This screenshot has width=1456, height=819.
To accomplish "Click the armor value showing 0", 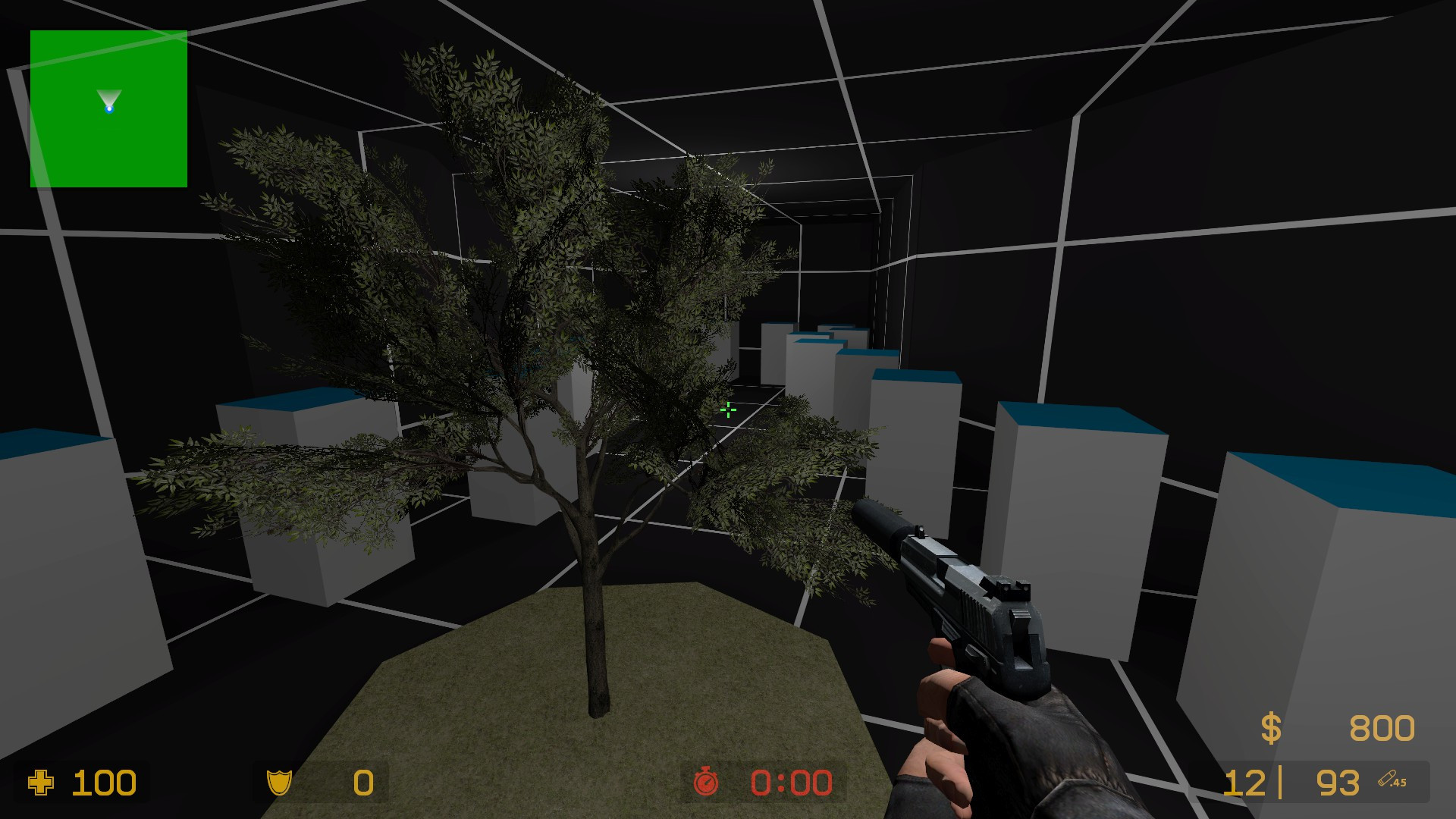I will 362,783.
